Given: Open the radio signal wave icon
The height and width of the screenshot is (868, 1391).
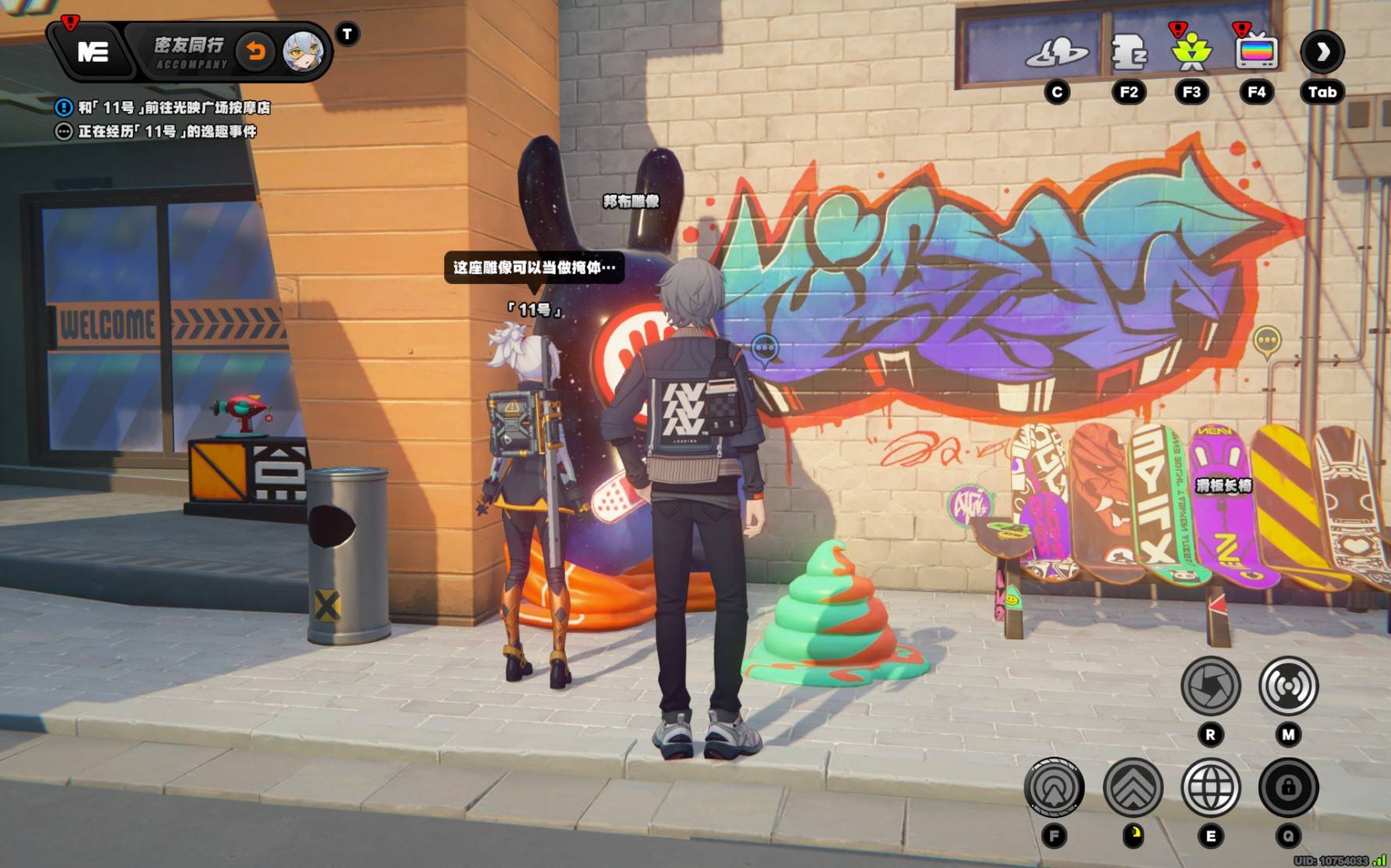Looking at the screenshot, I should [1288, 686].
